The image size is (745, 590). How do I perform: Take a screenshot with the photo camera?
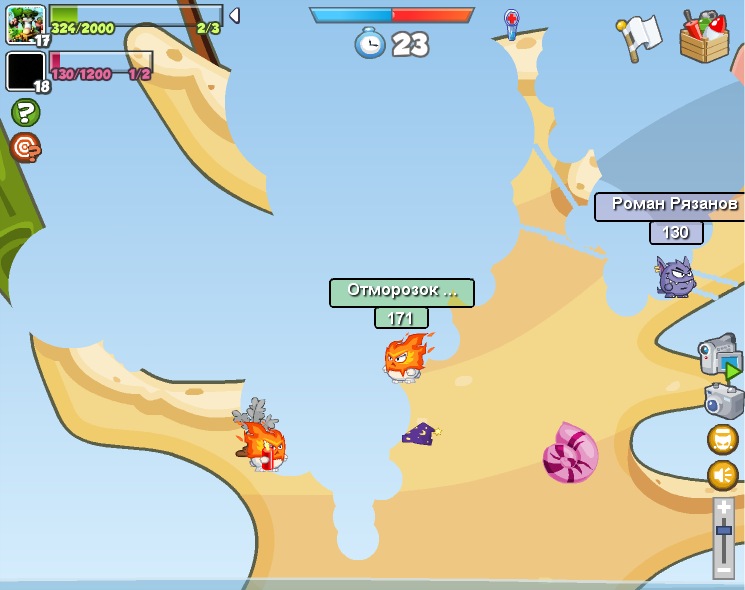click(x=723, y=401)
